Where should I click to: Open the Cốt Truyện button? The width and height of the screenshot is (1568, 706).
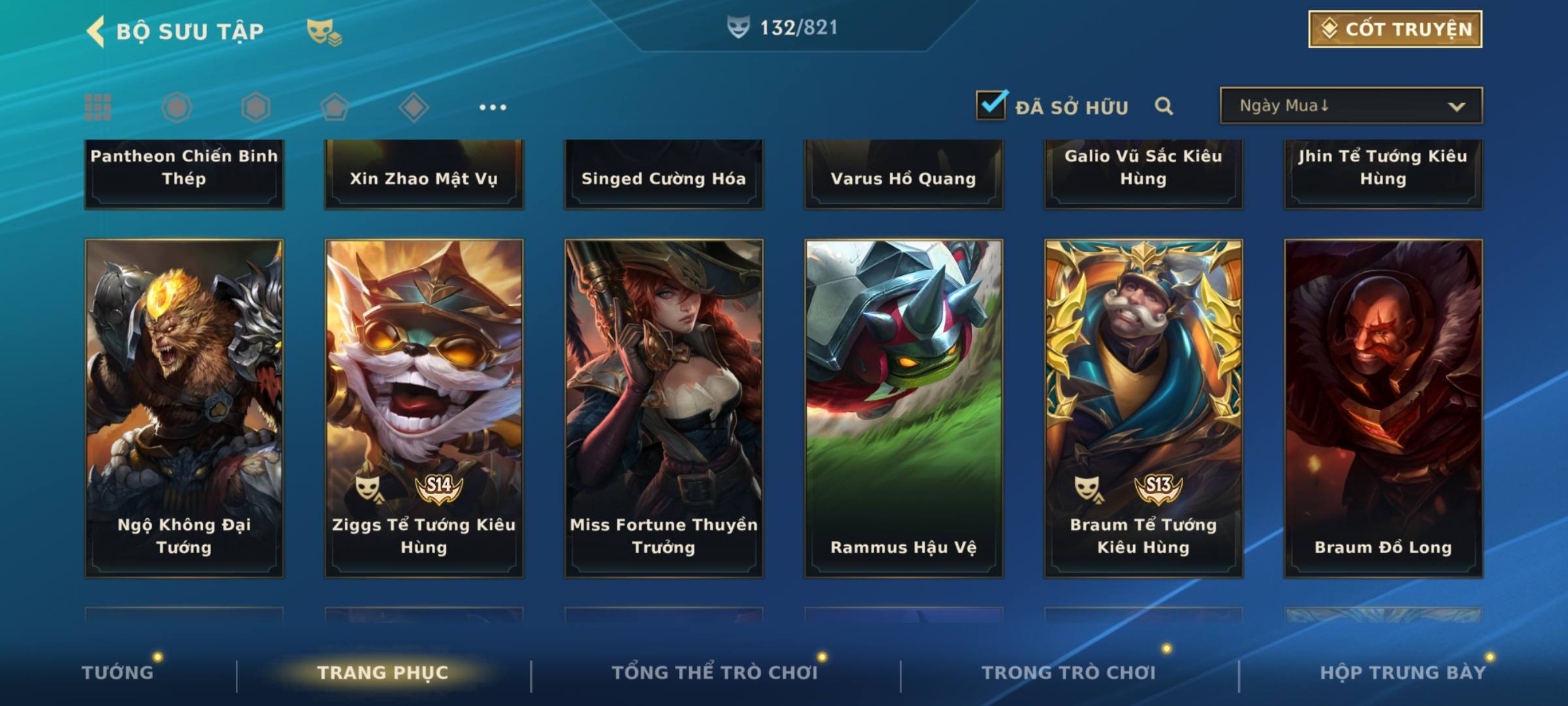1395,29
